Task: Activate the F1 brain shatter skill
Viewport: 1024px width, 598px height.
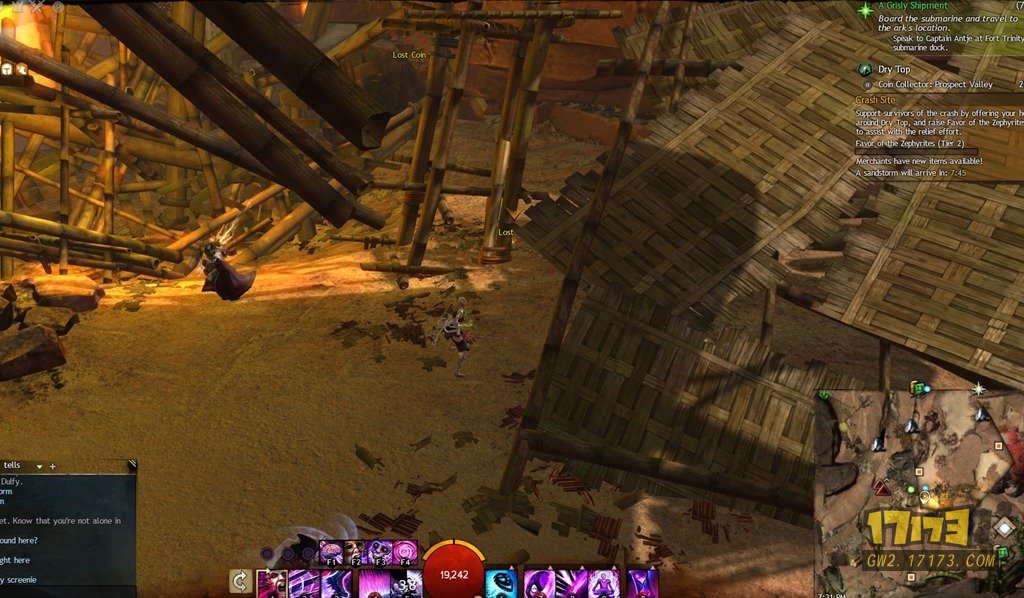Action: click(331, 551)
